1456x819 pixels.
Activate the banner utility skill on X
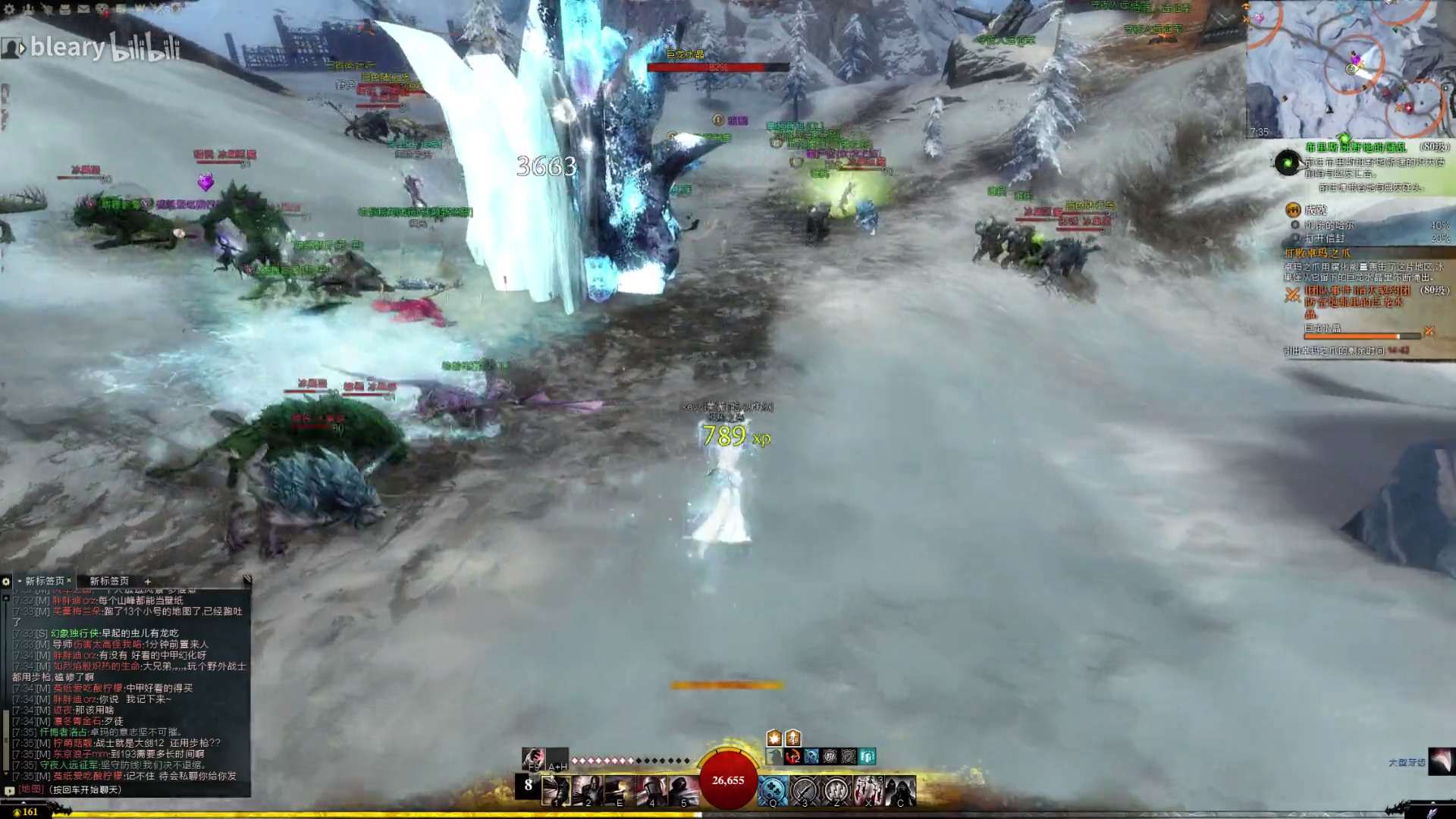coord(868,791)
